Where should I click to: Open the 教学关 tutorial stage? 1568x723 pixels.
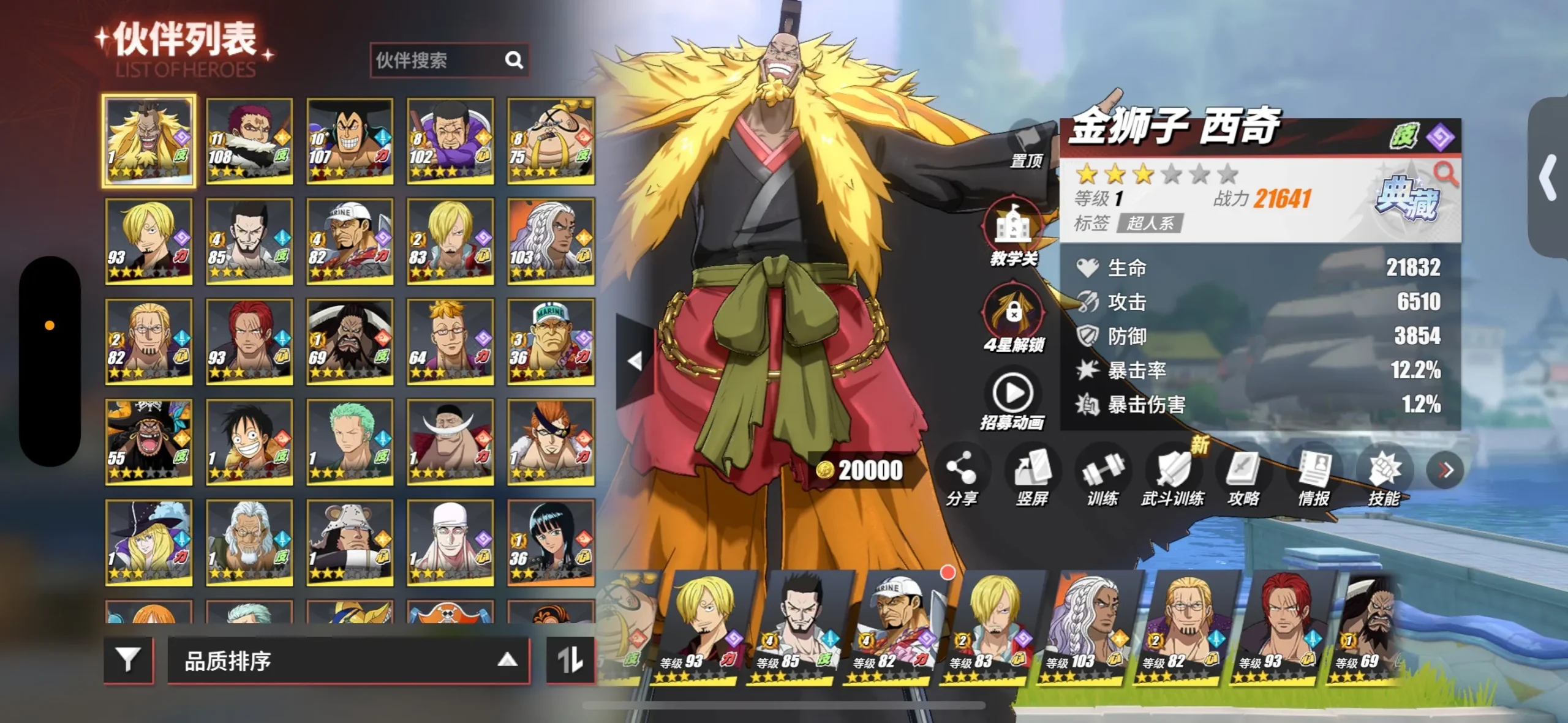click(1014, 233)
